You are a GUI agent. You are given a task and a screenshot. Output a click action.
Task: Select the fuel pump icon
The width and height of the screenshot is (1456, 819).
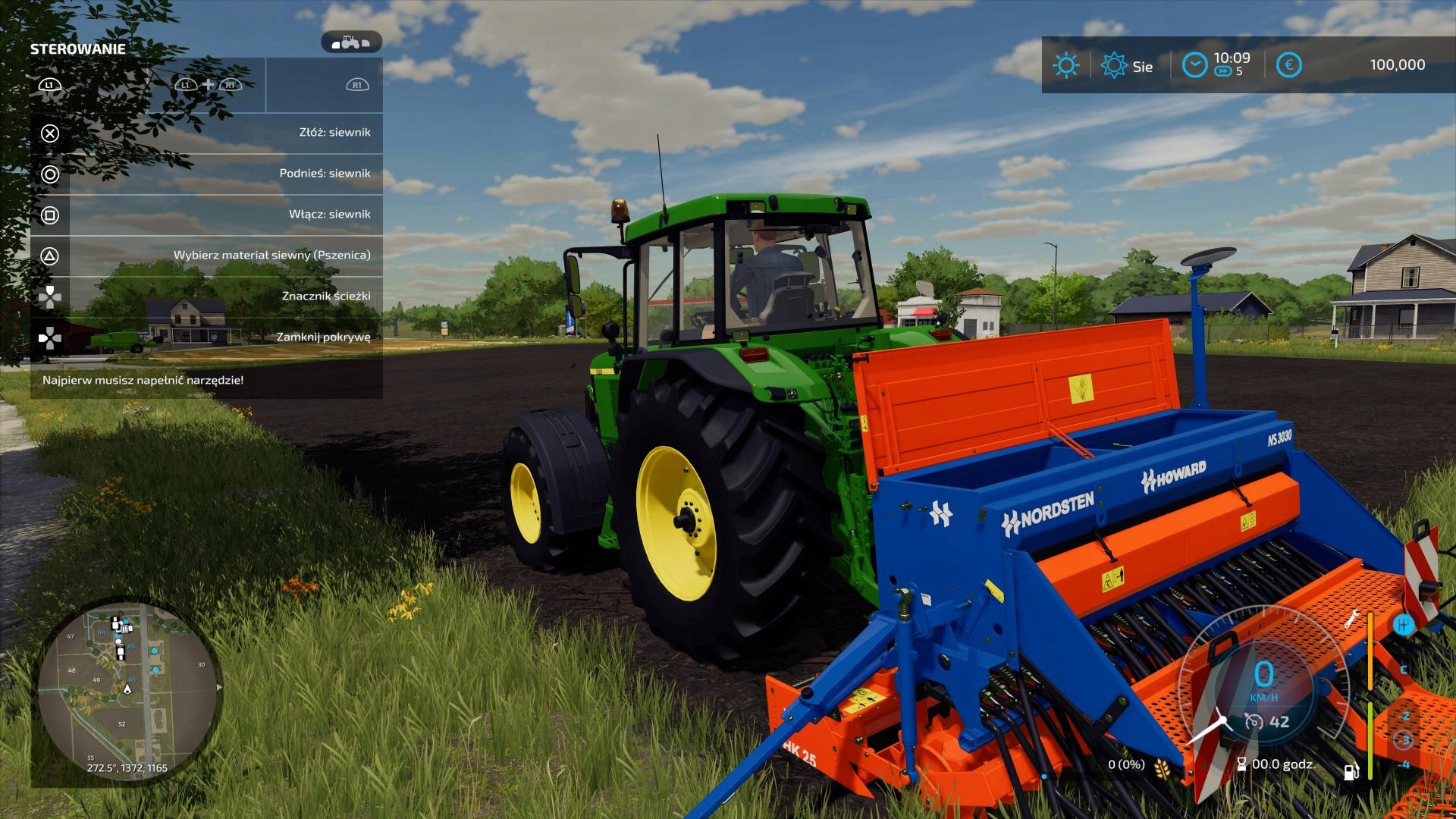(x=1351, y=772)
